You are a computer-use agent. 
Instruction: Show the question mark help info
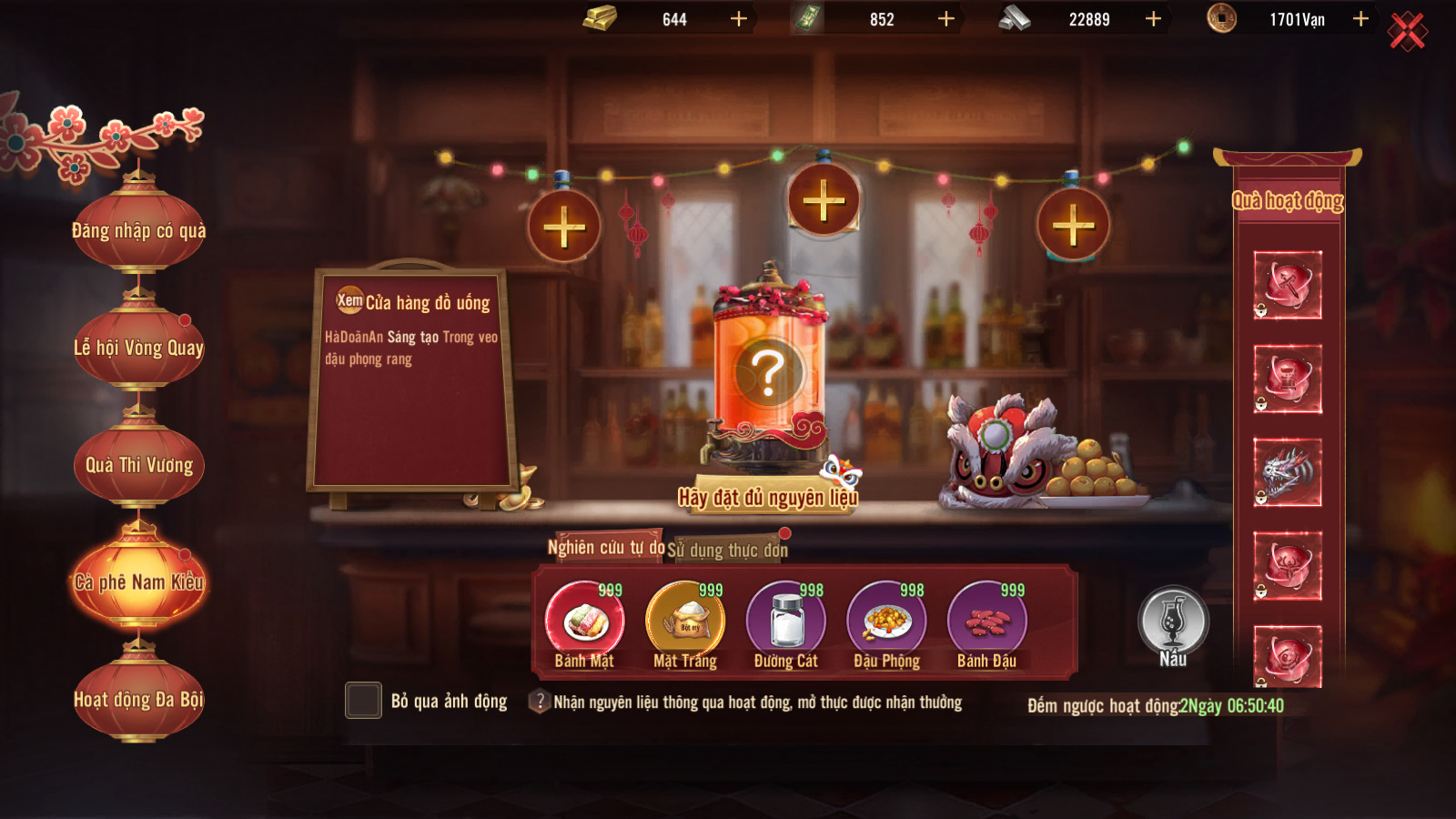click(x=541, y=702)
